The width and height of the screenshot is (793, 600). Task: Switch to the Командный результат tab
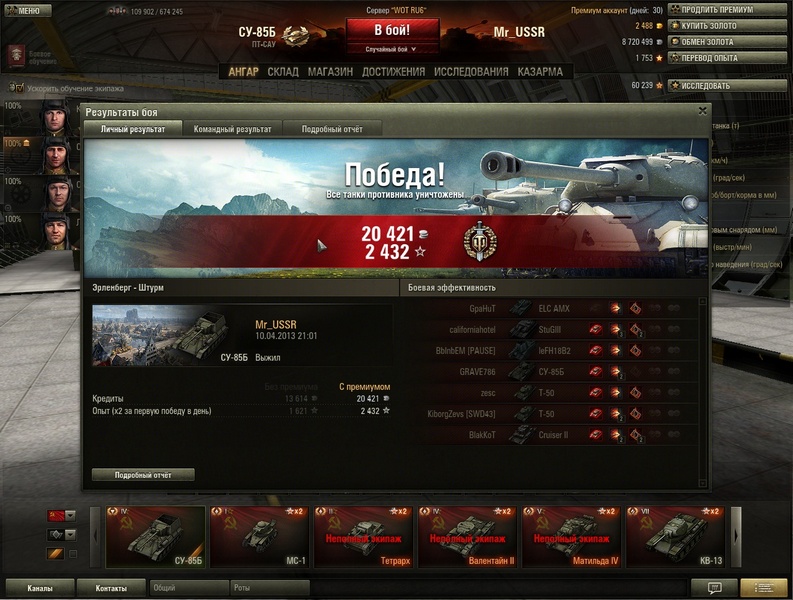pos(232,129)
